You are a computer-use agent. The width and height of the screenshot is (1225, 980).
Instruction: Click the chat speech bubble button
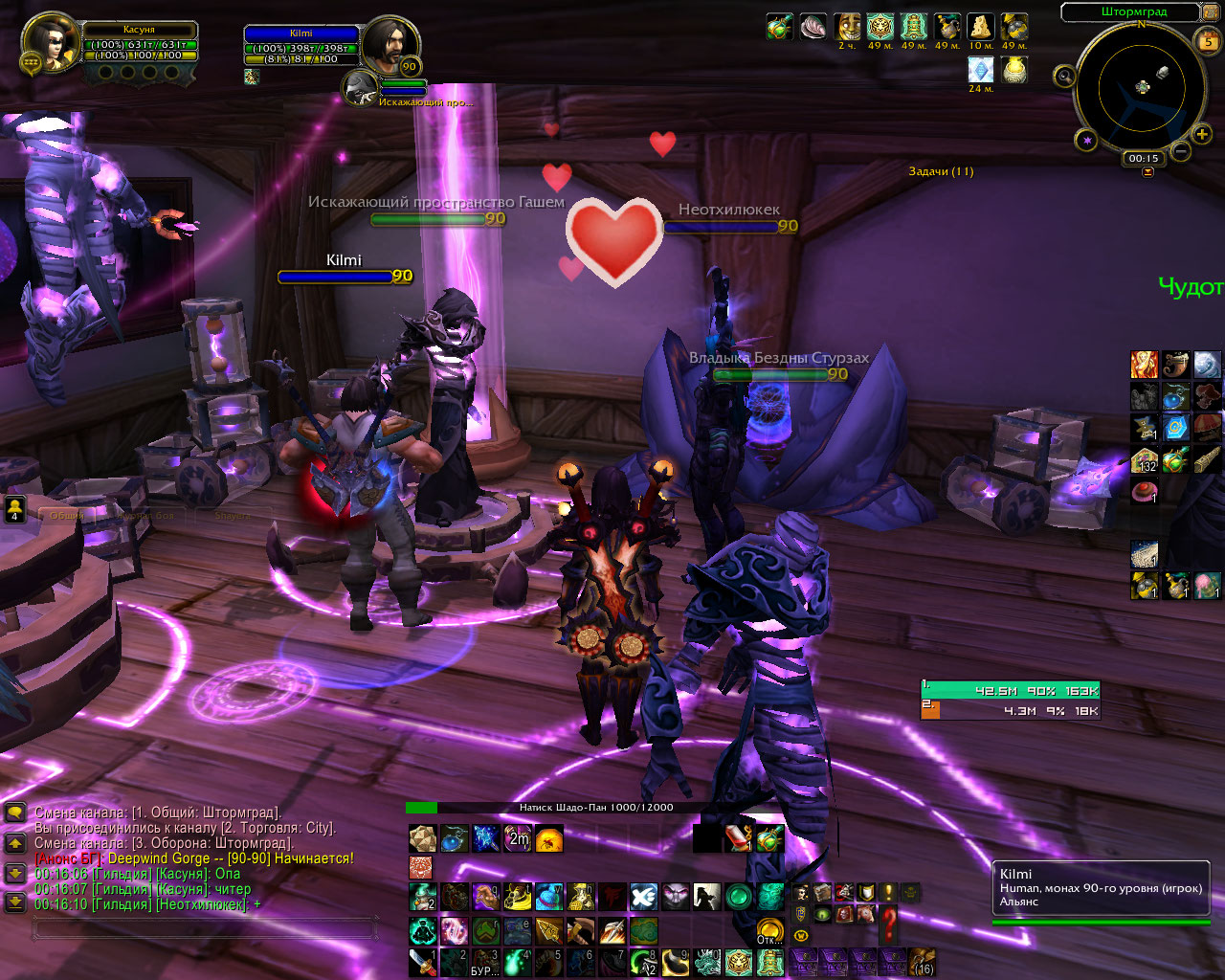(15, 813)
